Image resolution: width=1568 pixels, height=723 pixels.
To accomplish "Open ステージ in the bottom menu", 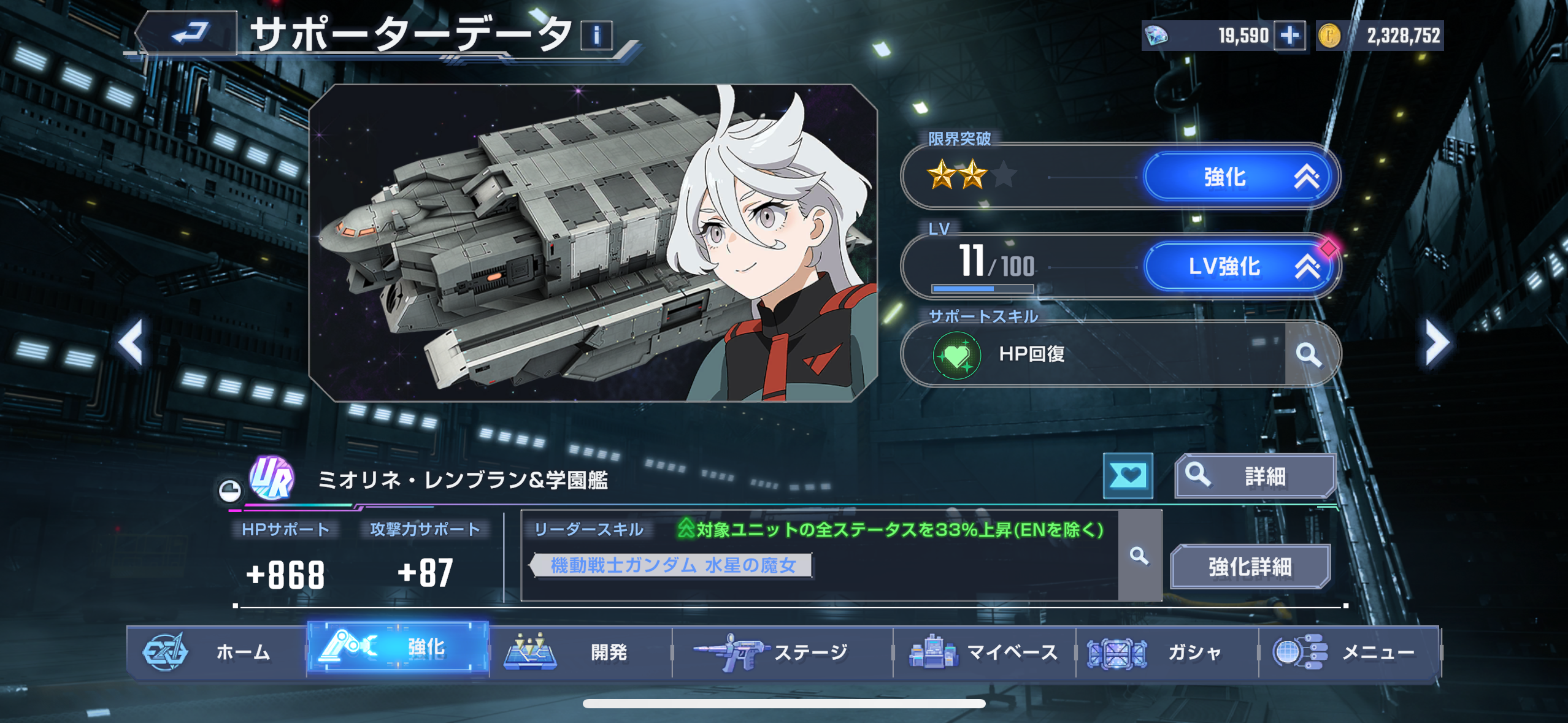I will click(x=782, y=652).
